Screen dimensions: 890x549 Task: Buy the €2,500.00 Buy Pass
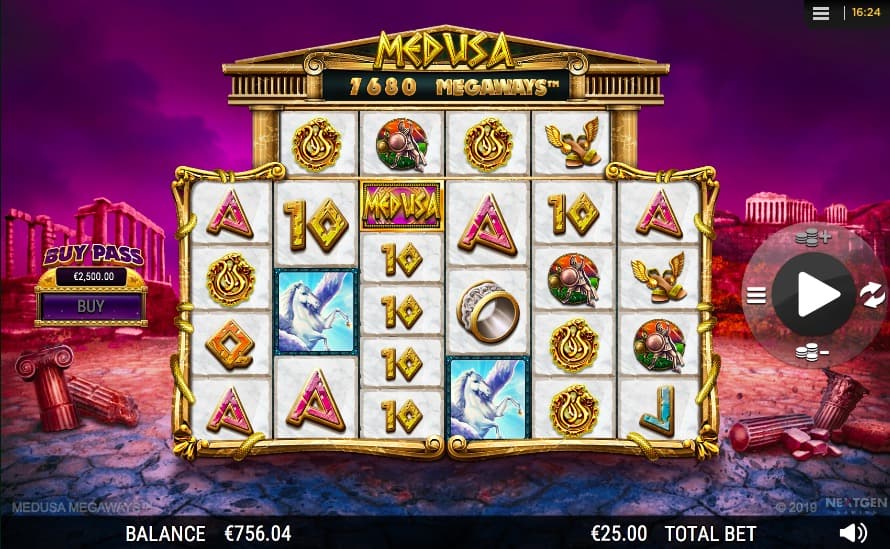(x=91, y=306)
